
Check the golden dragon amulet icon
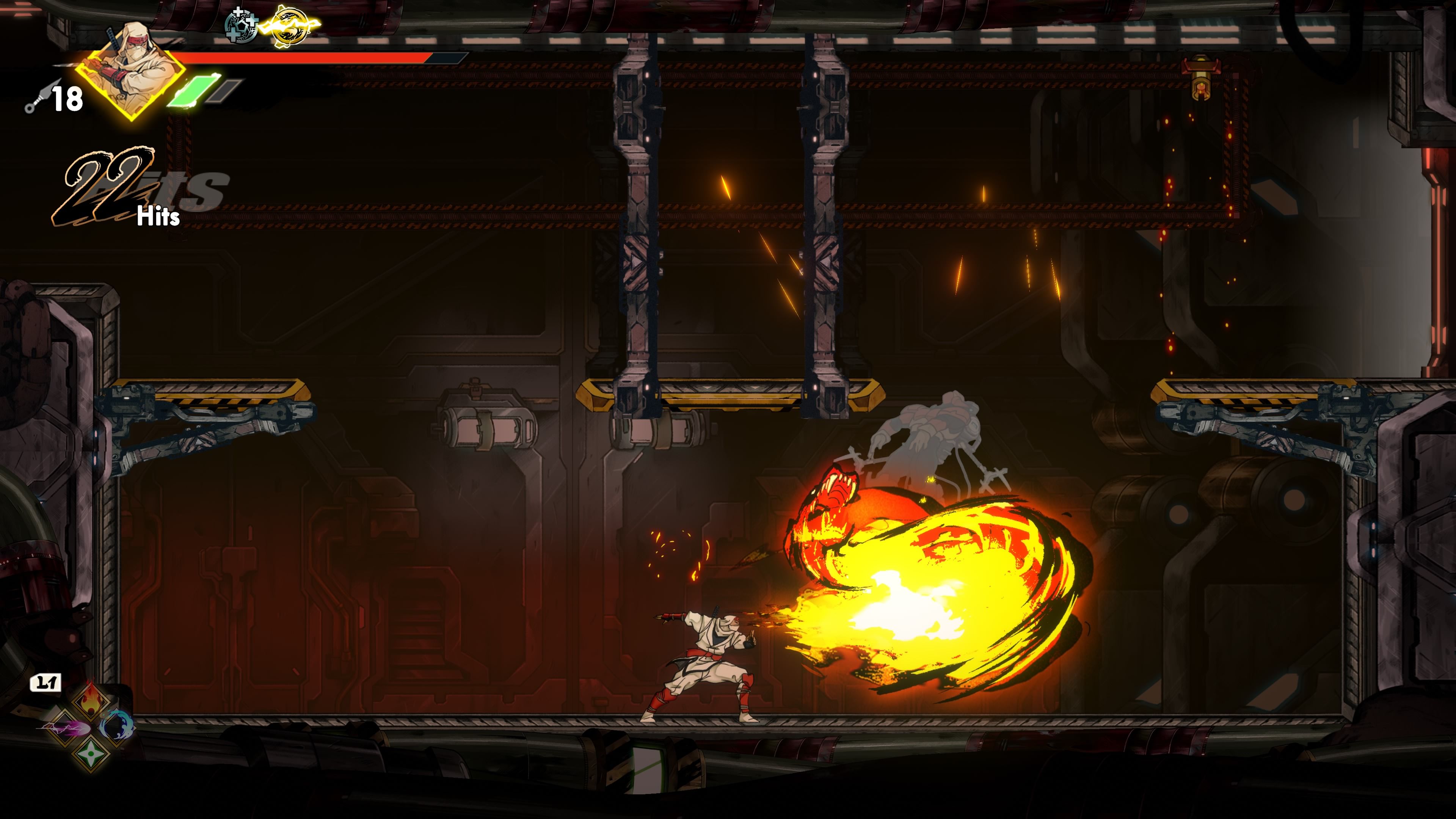click(x=289, y=26)
